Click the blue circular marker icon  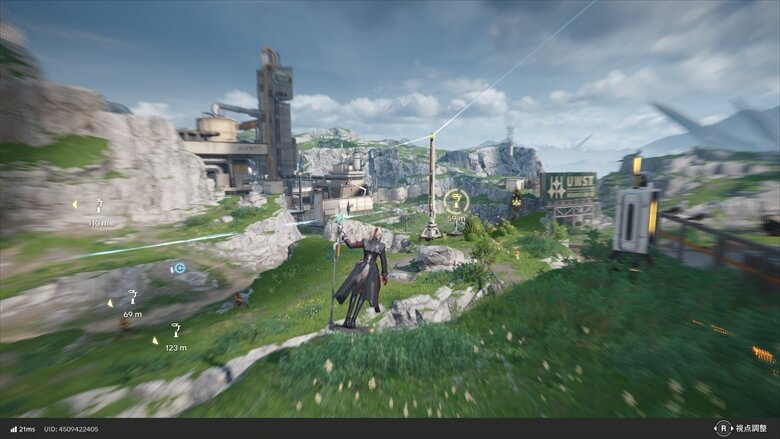(178, 268)
